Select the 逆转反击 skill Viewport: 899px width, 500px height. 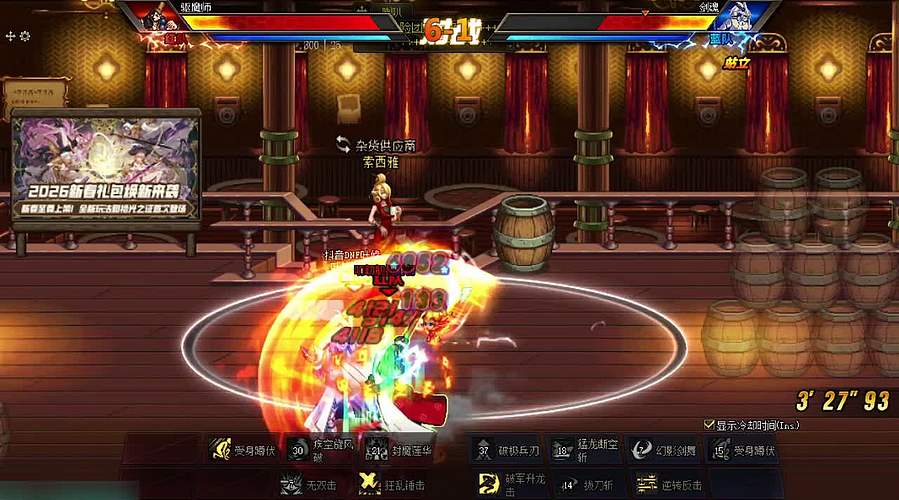[x=647, y=485]
